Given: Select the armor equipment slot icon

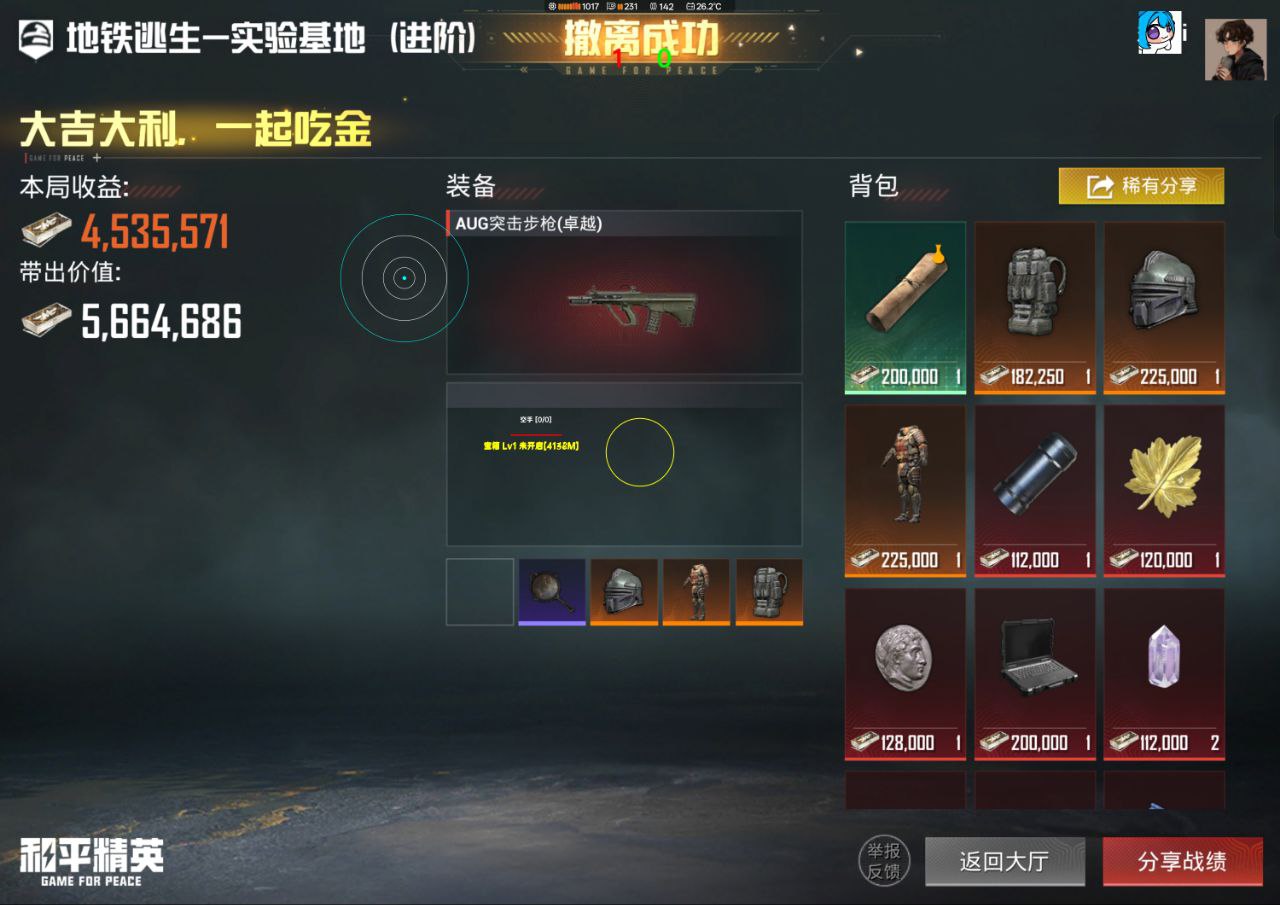Looking at the screenshot, I should click(696, 591).
